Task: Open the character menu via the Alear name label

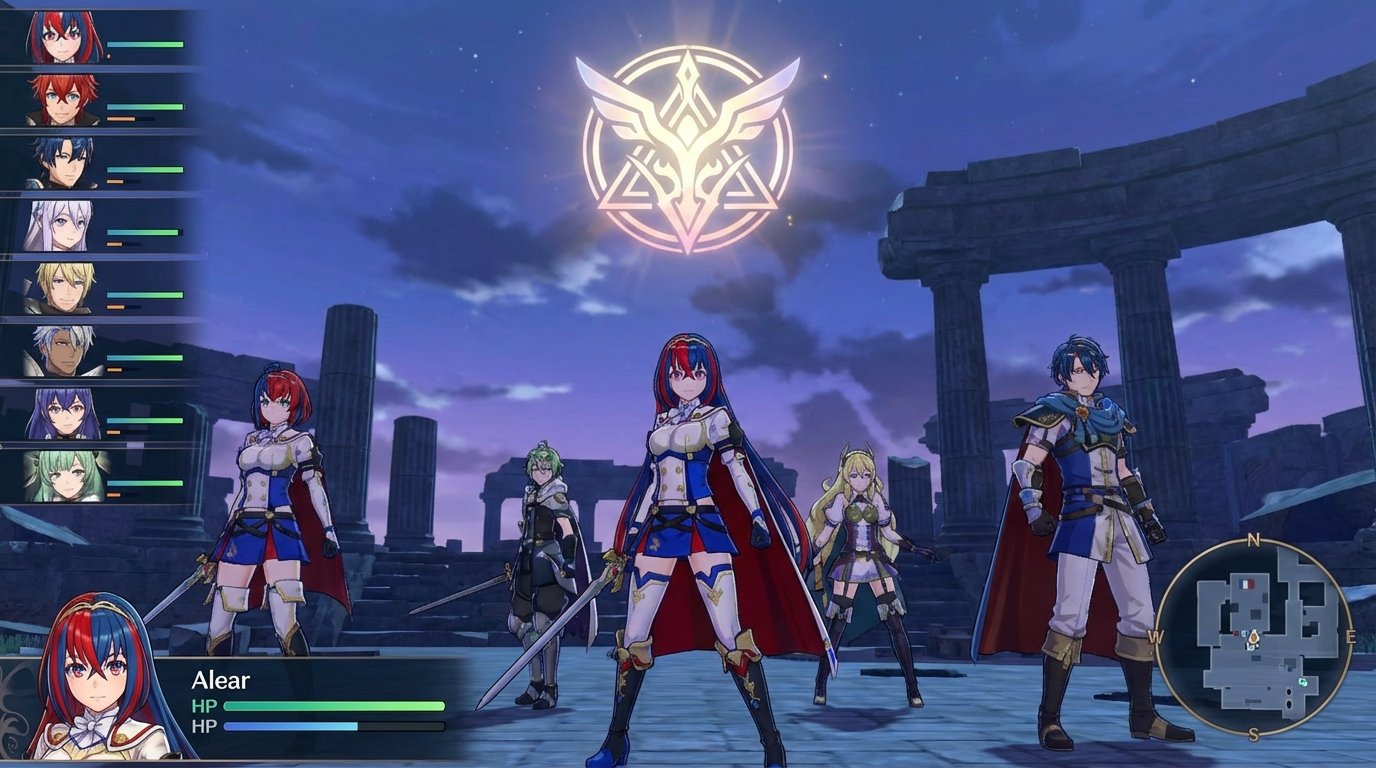Action: (220, 680)
